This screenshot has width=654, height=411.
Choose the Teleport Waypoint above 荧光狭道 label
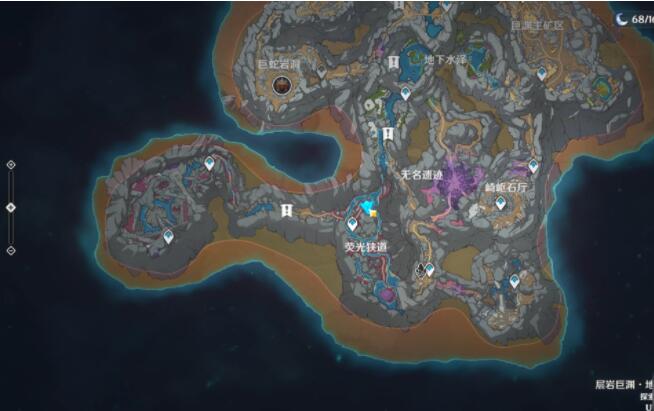pos(352,224)
